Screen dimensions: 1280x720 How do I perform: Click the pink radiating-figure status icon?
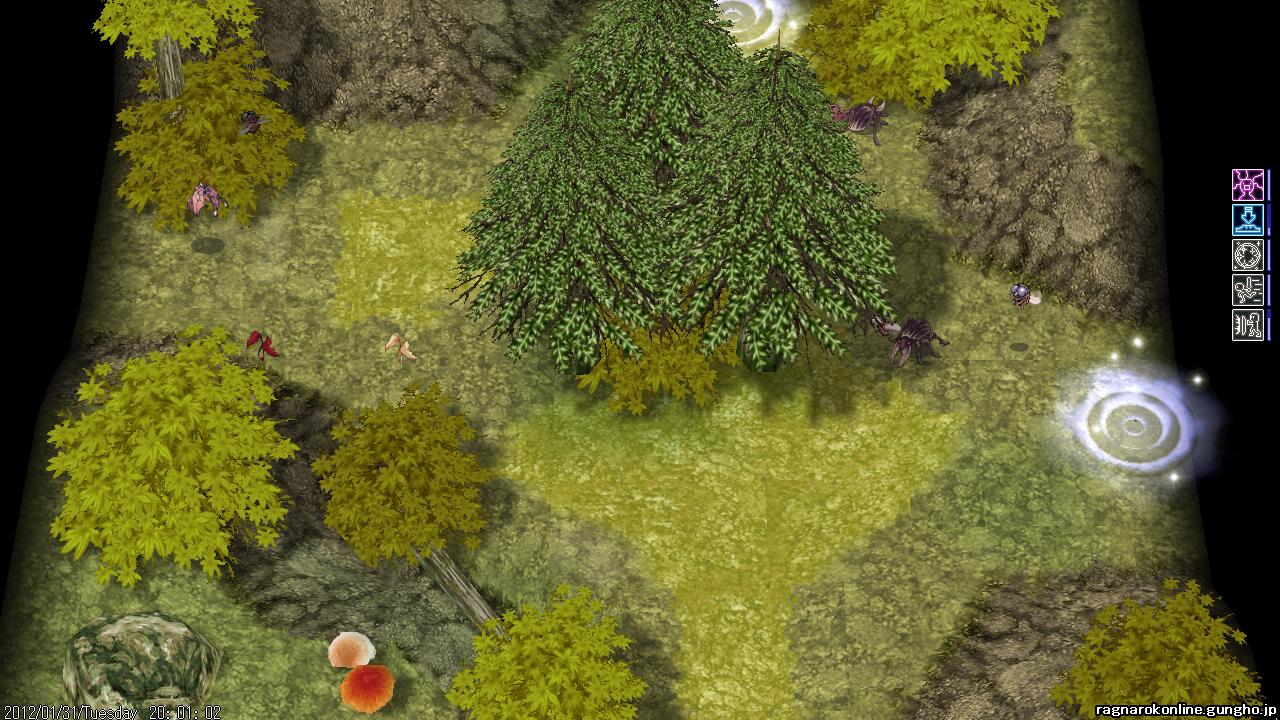point(1247,185)
